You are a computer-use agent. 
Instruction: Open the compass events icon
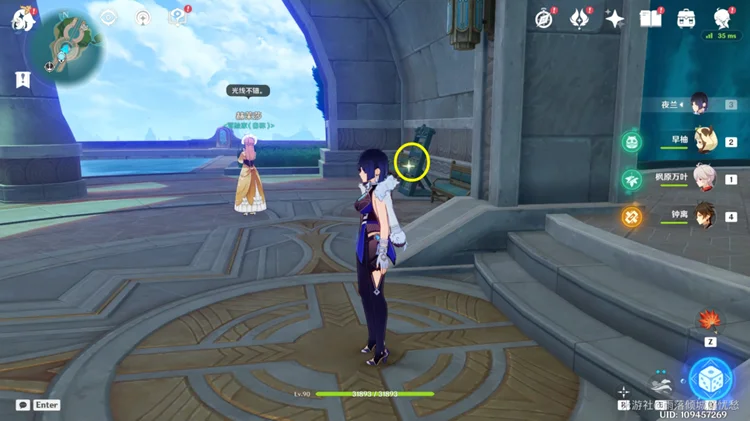pyautogui.click(x=544, y=18)
